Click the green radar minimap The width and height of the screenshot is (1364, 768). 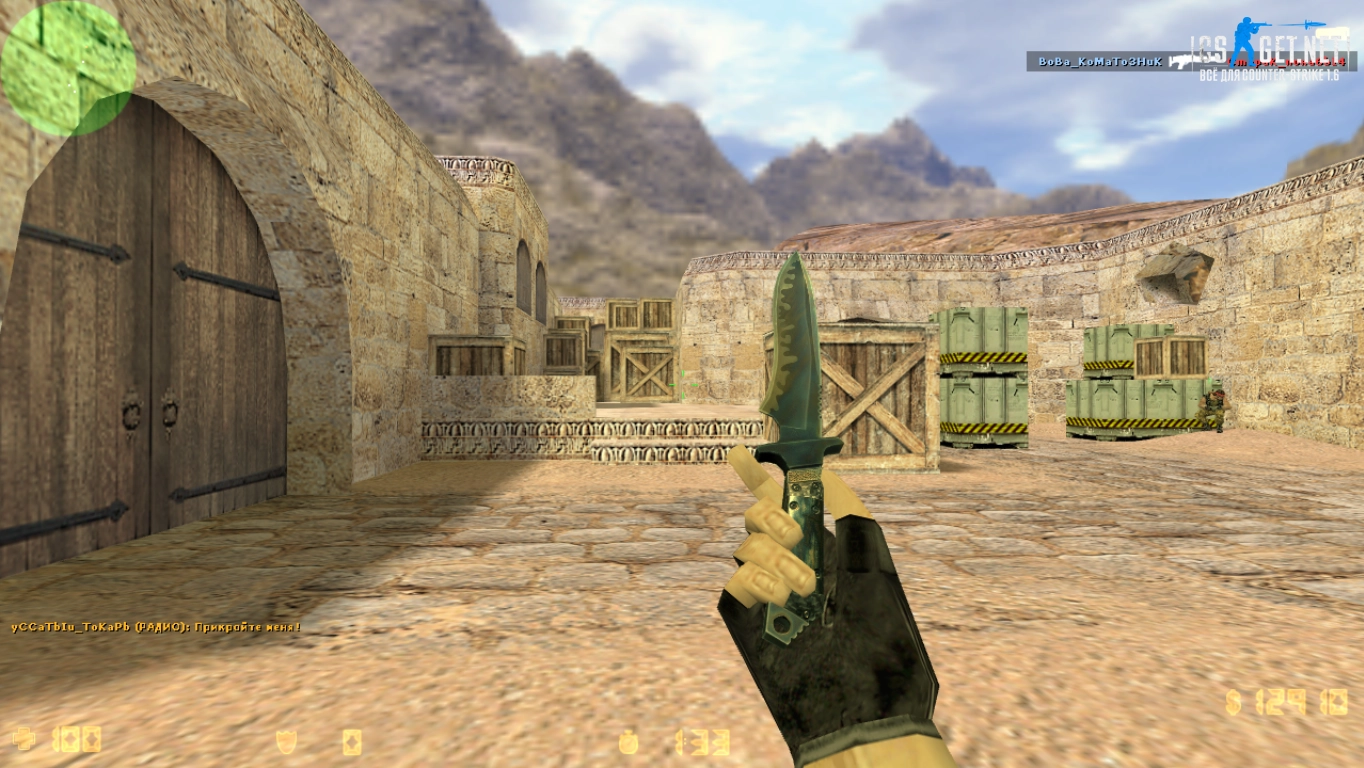pos(67,68)
